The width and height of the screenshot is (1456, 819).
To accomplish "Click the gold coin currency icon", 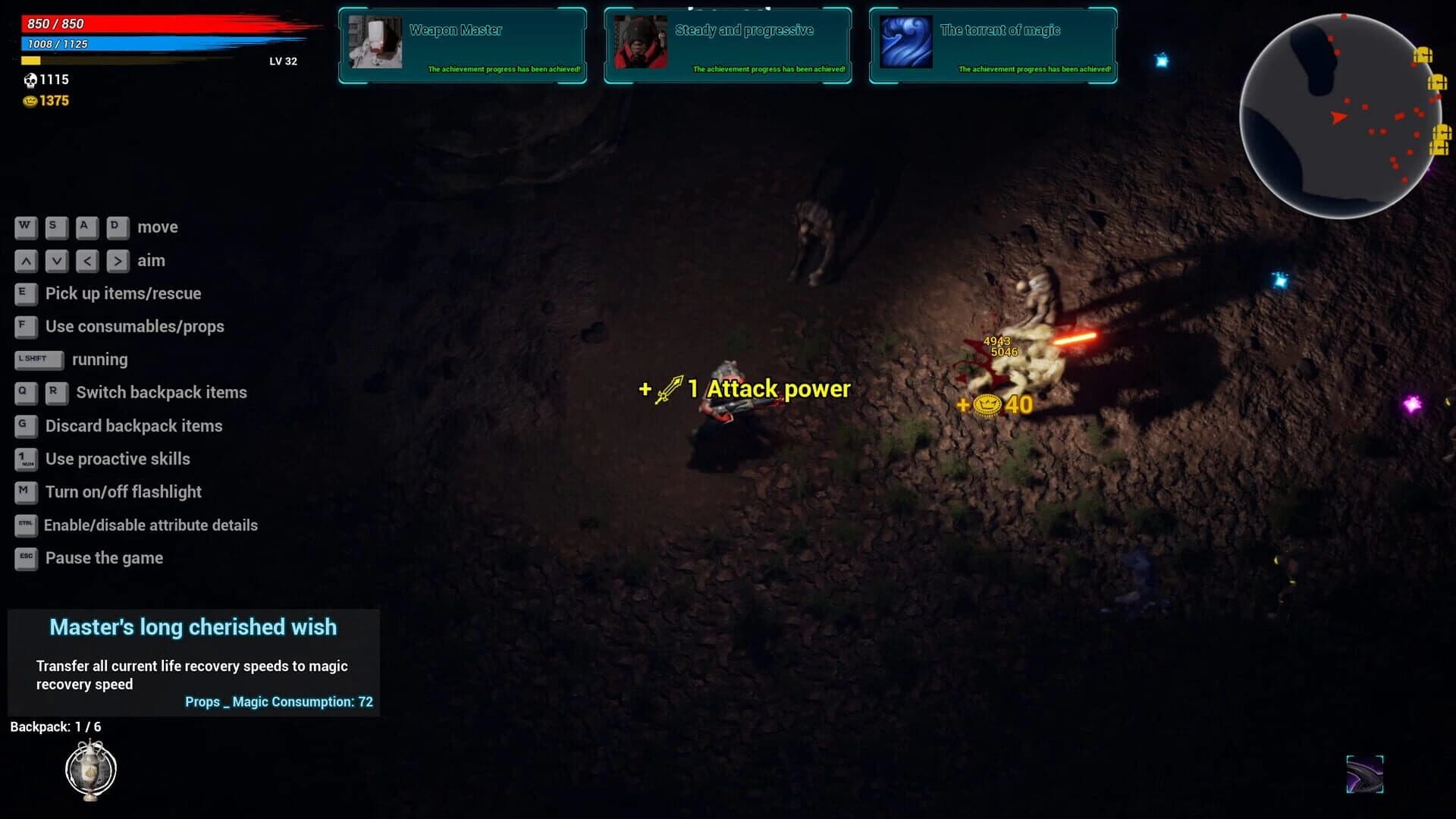I will (31, 100).
